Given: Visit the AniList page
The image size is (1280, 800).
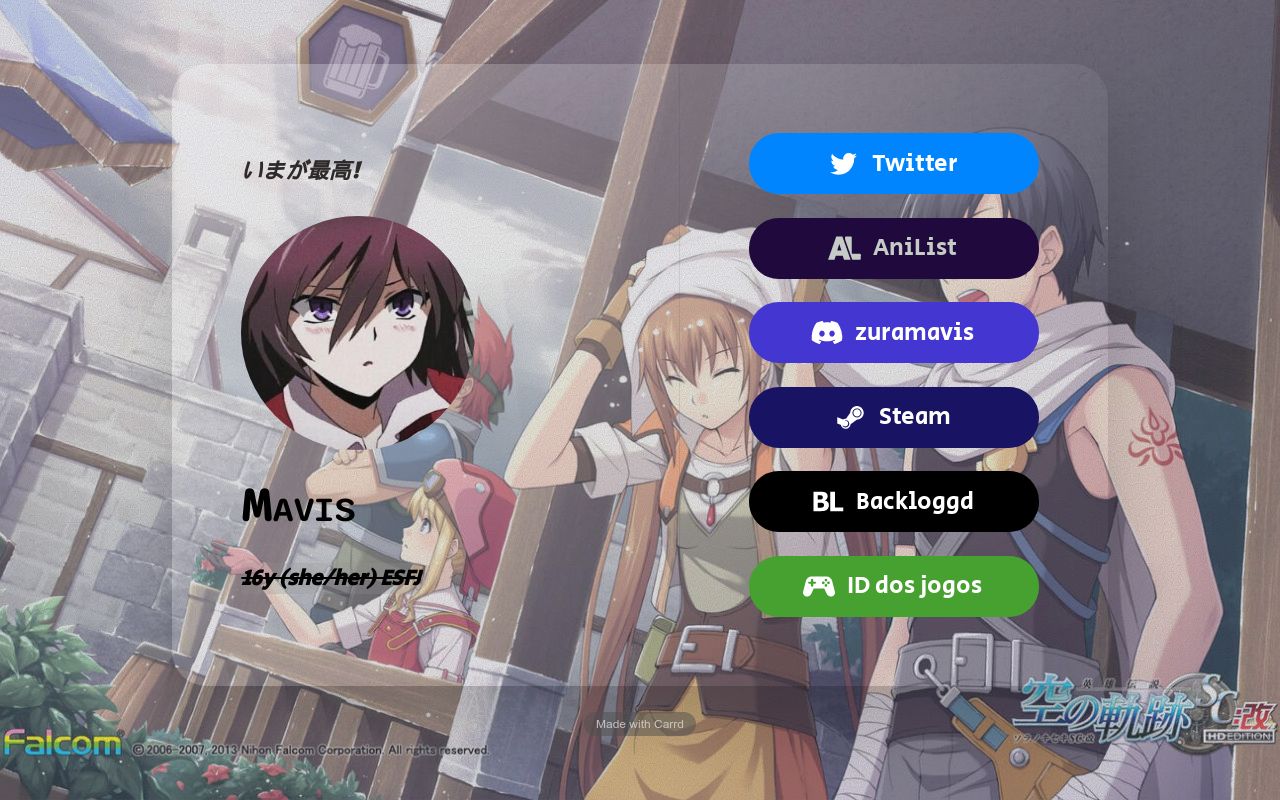Looking at the screenshot, I should [893, 248].
